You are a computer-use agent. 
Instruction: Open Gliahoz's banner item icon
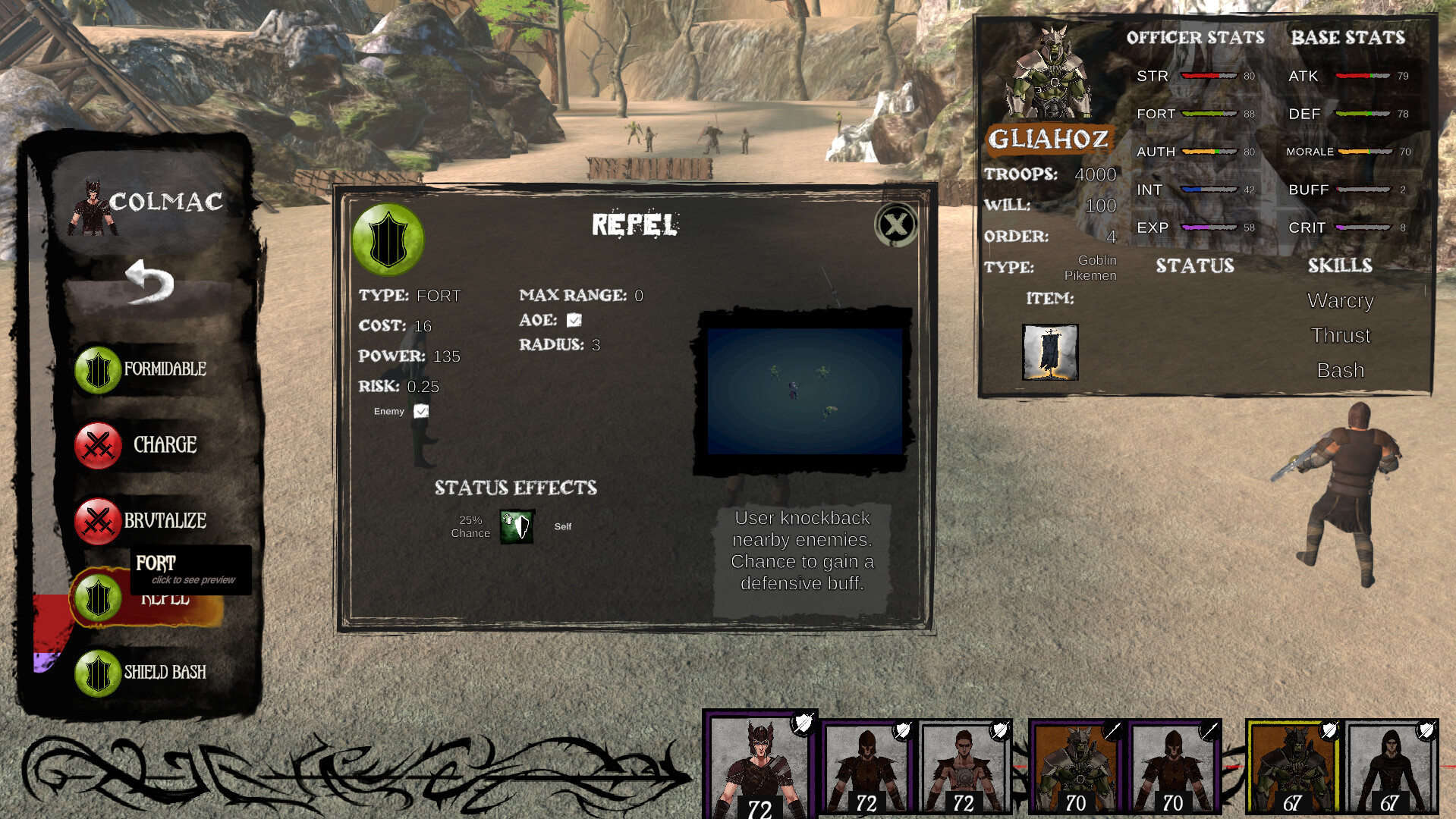click(x=1051, y=352)
